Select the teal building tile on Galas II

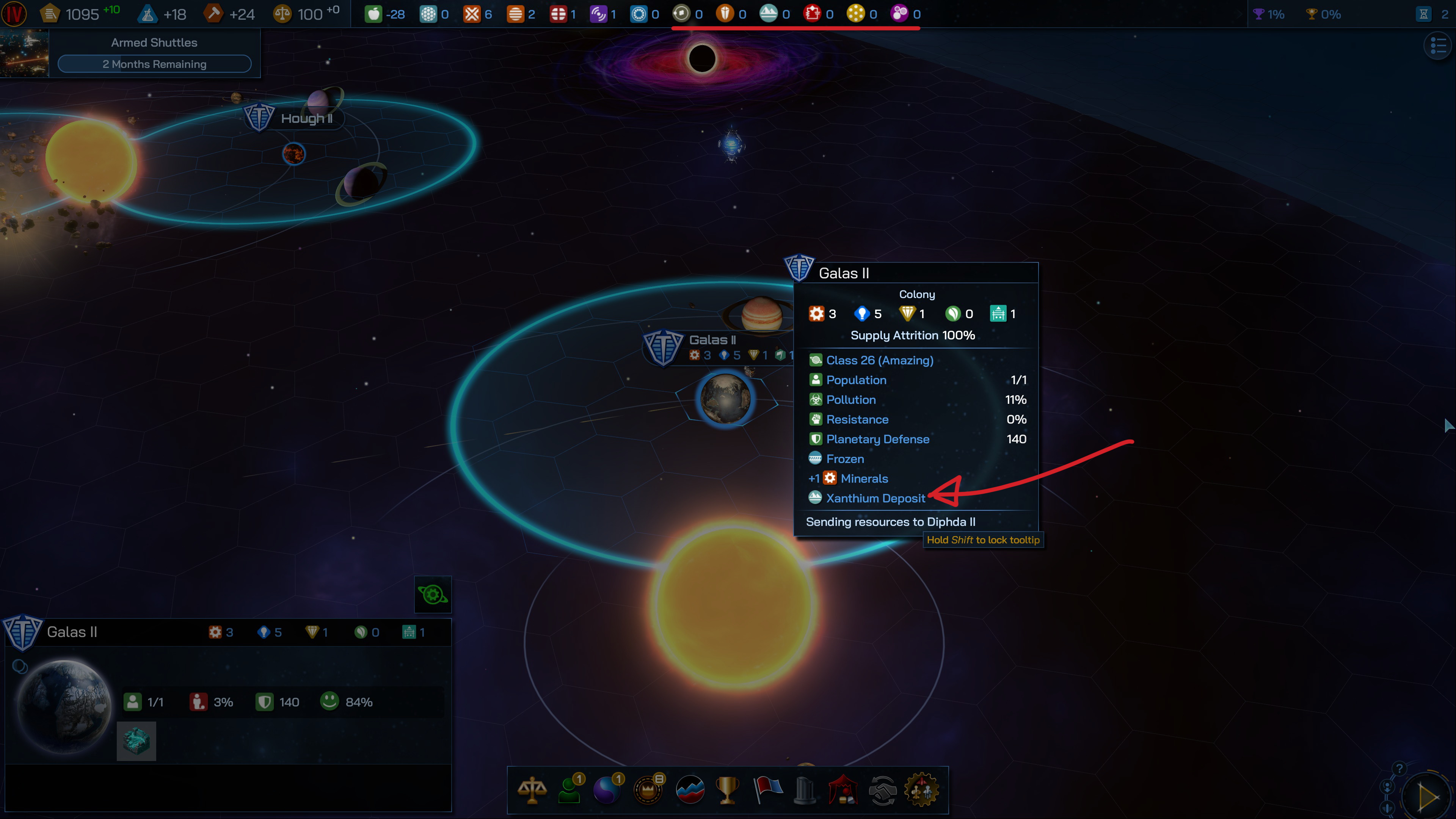click(136, 741)
